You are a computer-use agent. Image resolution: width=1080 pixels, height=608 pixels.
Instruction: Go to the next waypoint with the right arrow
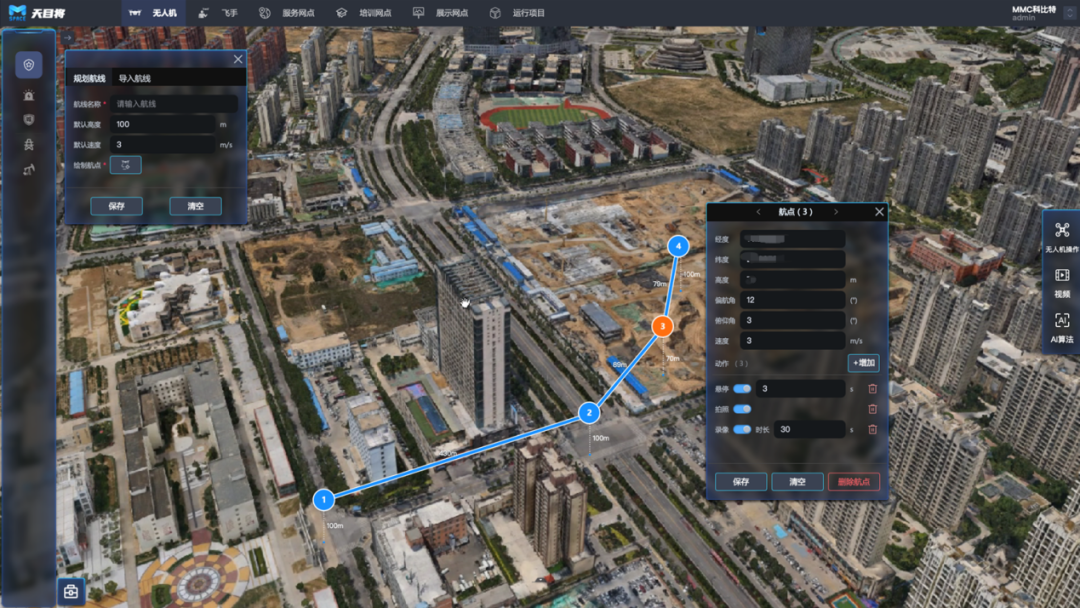point(836,212)
